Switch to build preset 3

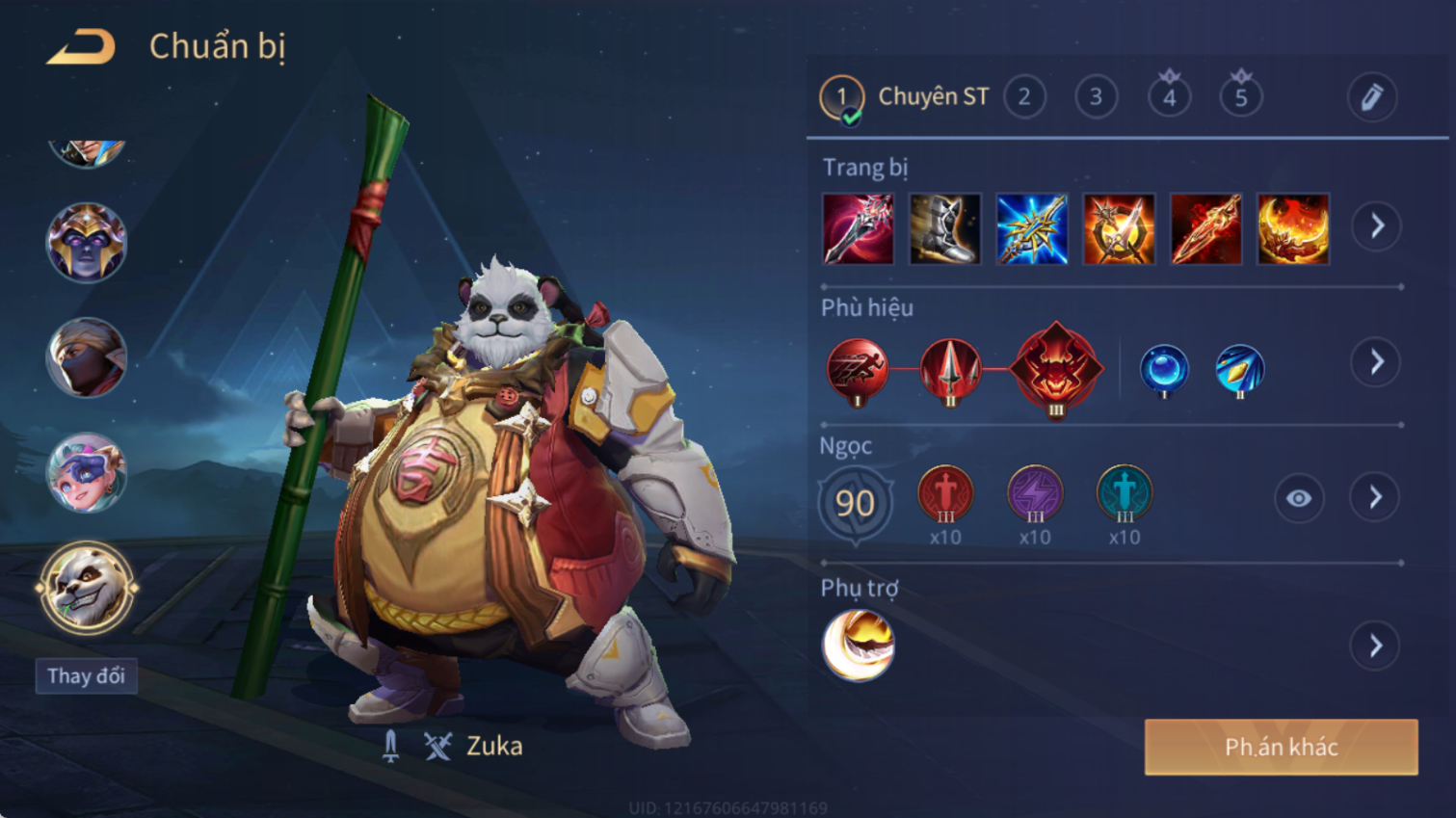1096,97
